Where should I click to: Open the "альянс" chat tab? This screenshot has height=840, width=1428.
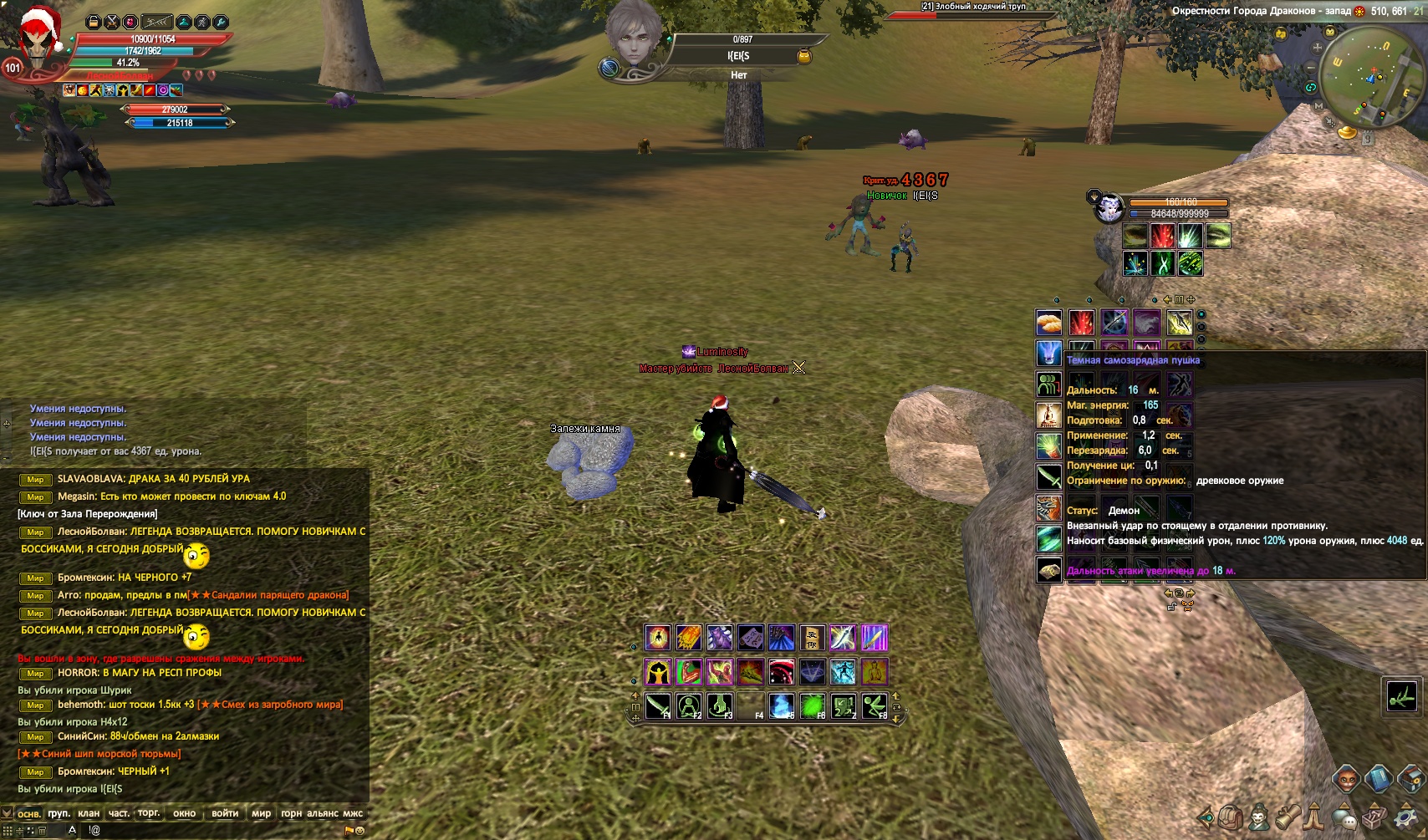323,813
